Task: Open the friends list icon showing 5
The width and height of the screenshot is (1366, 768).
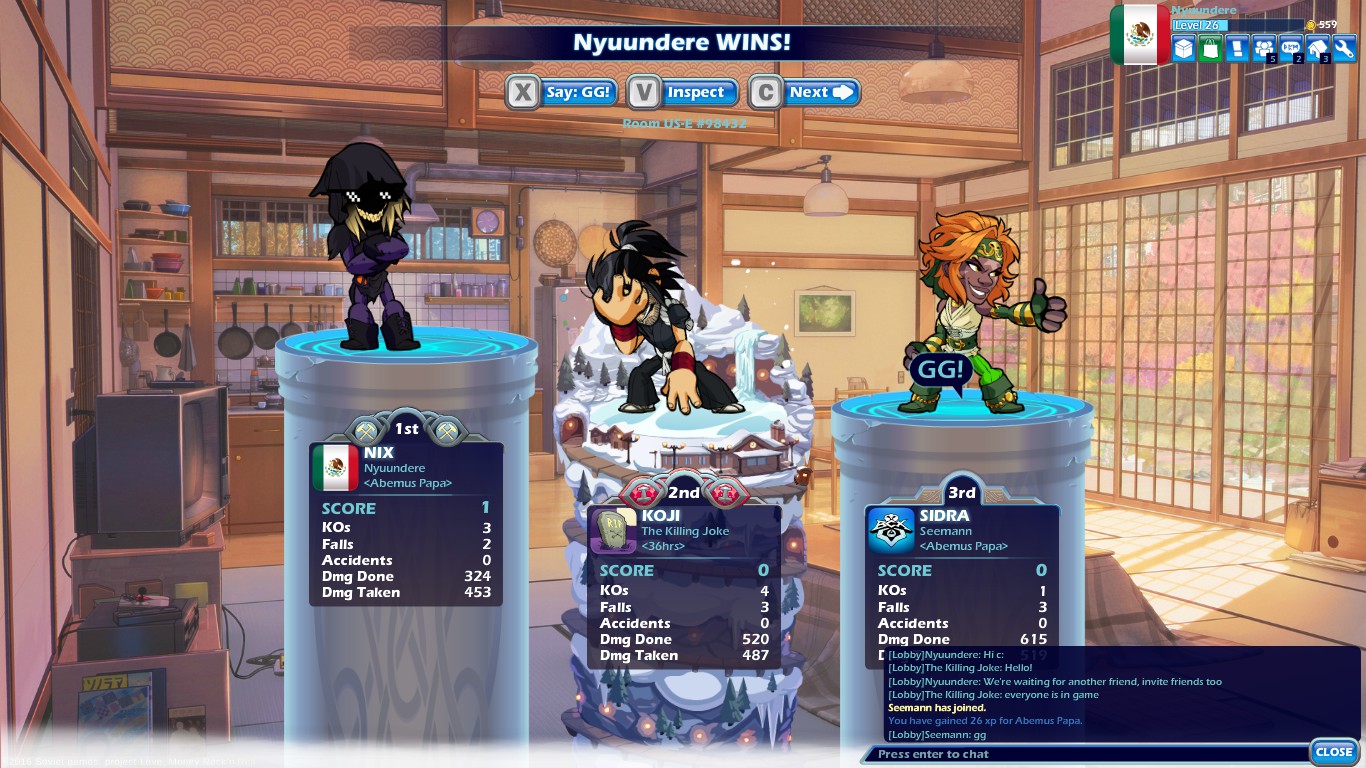Action: (1262, 48)
